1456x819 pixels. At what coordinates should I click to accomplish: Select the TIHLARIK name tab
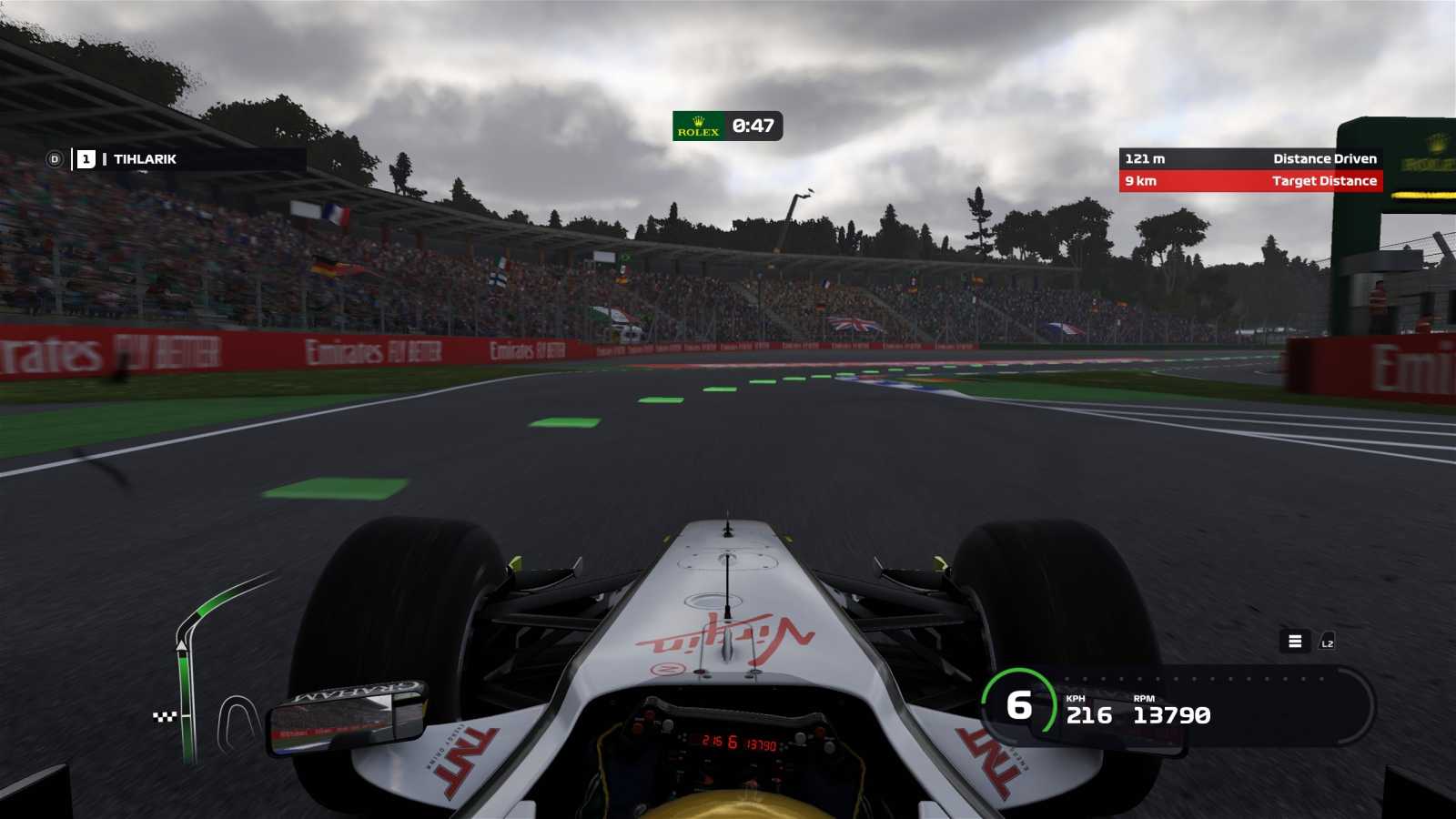pos(146,159)
